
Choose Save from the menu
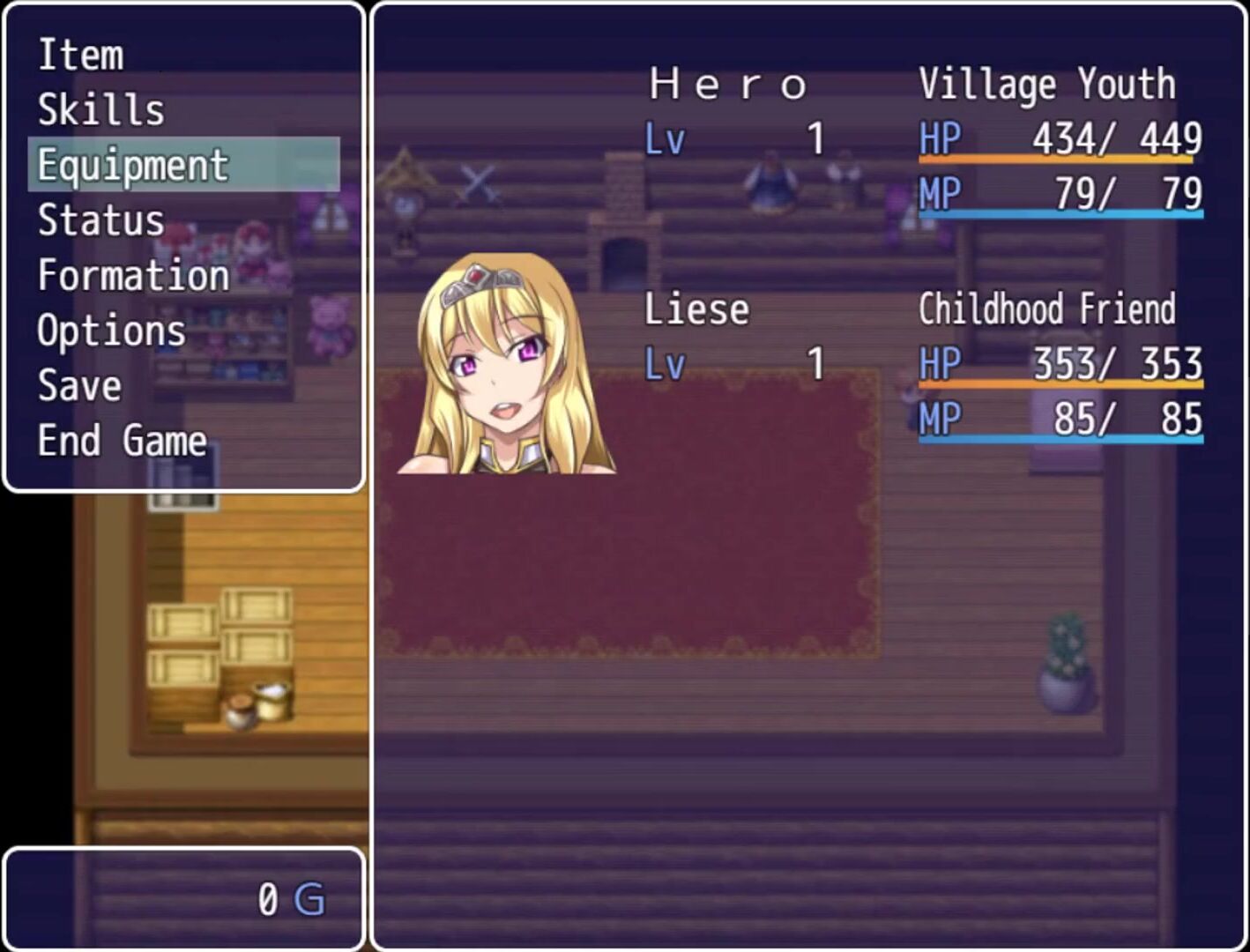(x=79, y=386)
